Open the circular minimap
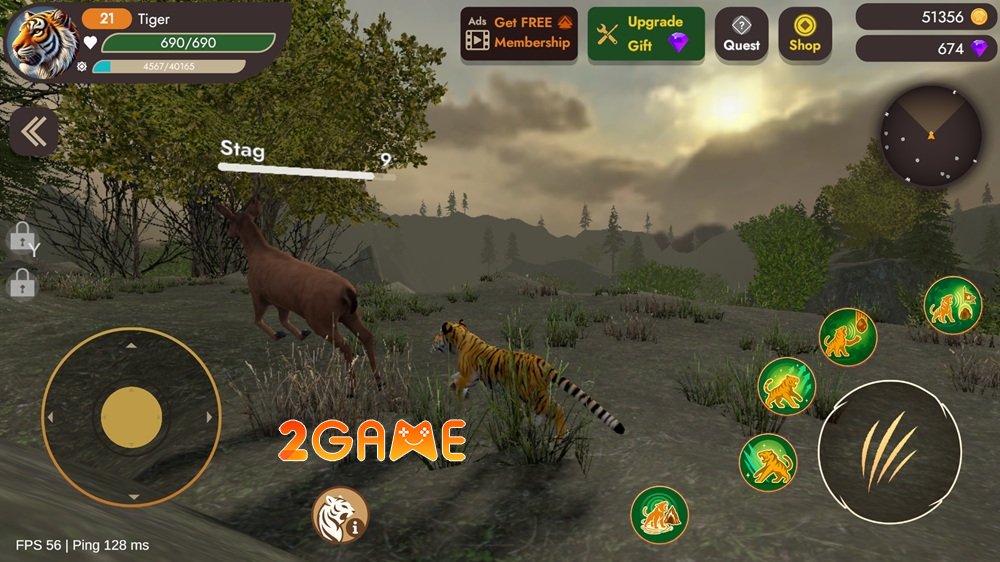1000x562 pixels. pos(931,135)
